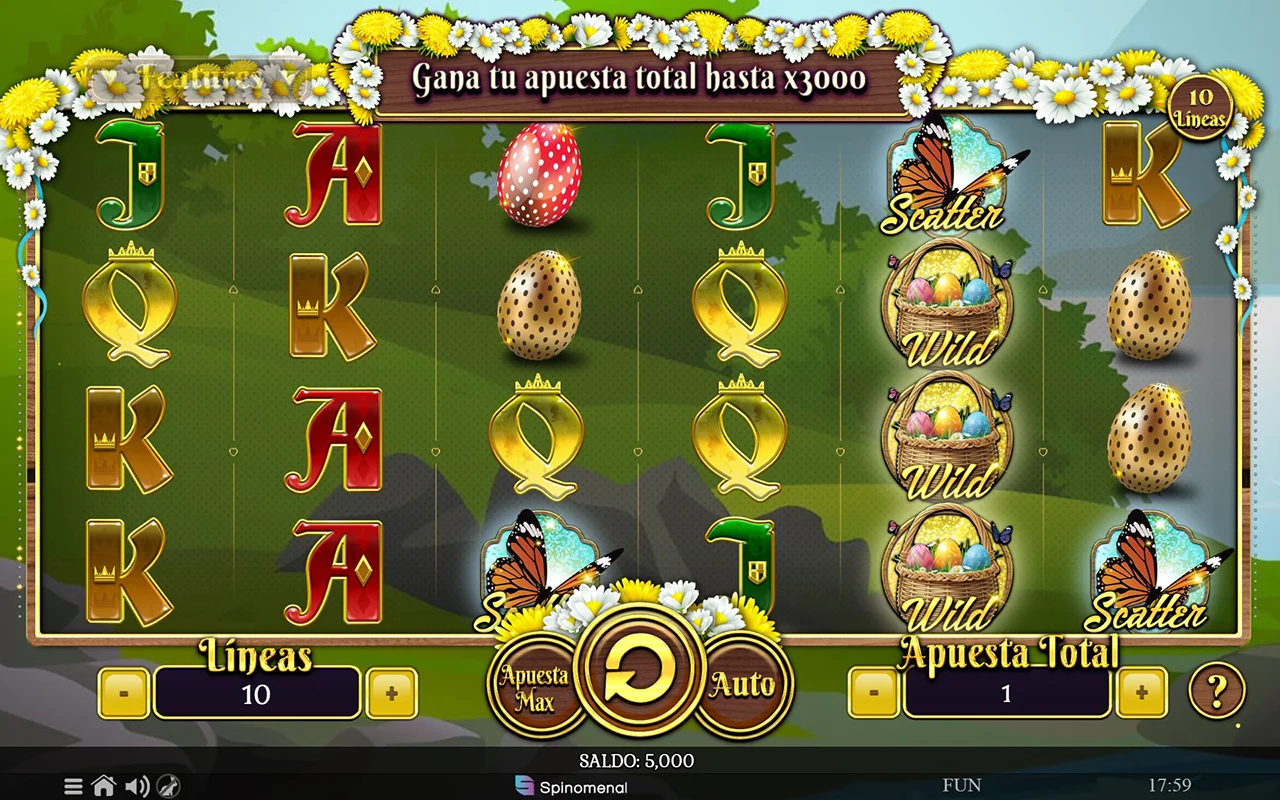Open the hamburger menu icon
This screenshot has height=800, width=1280.
click(73, 787)
